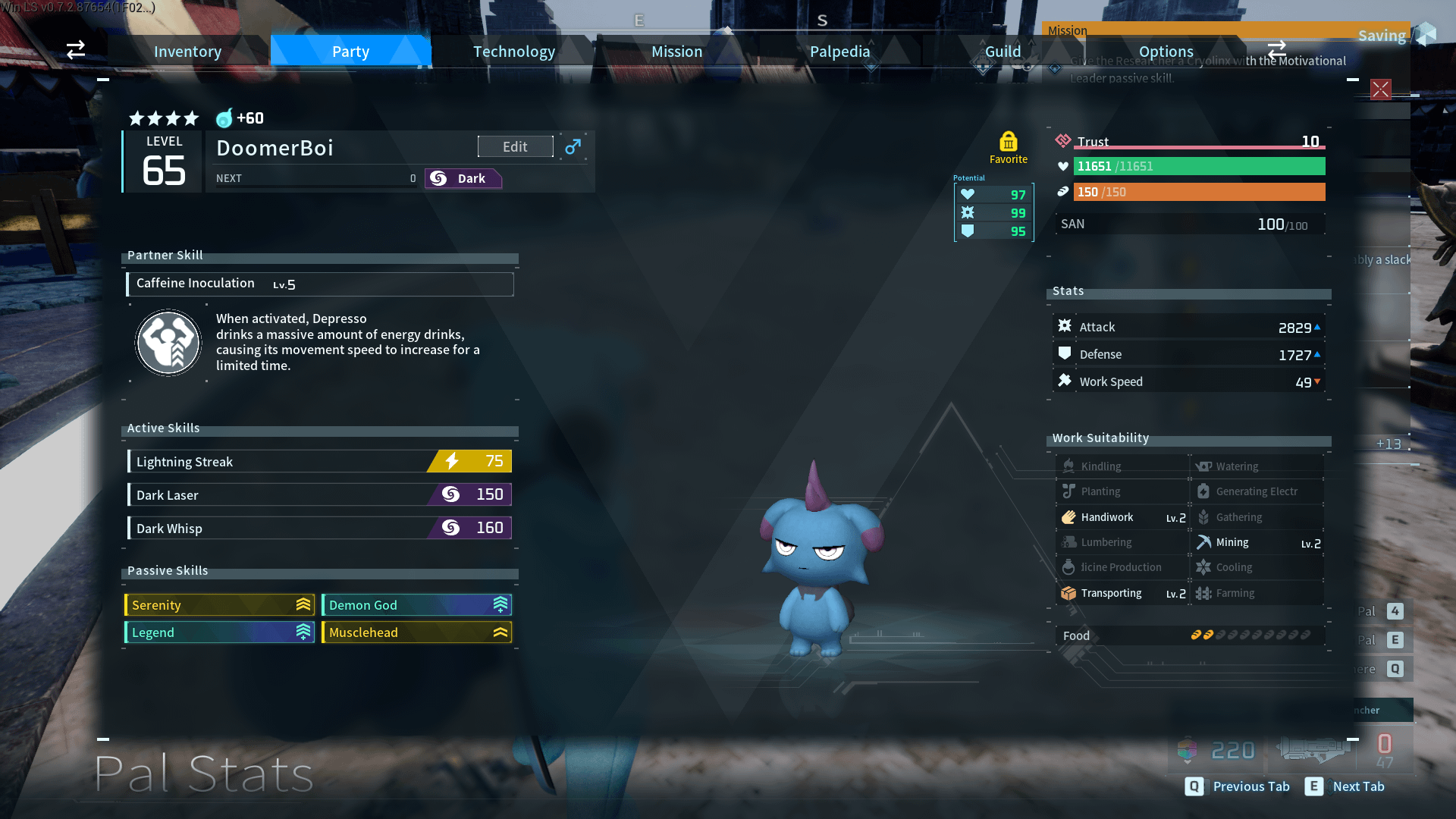Viewport: 1456px width, 819px height.
Task: Select the Party tab
Action: (350, 52)
